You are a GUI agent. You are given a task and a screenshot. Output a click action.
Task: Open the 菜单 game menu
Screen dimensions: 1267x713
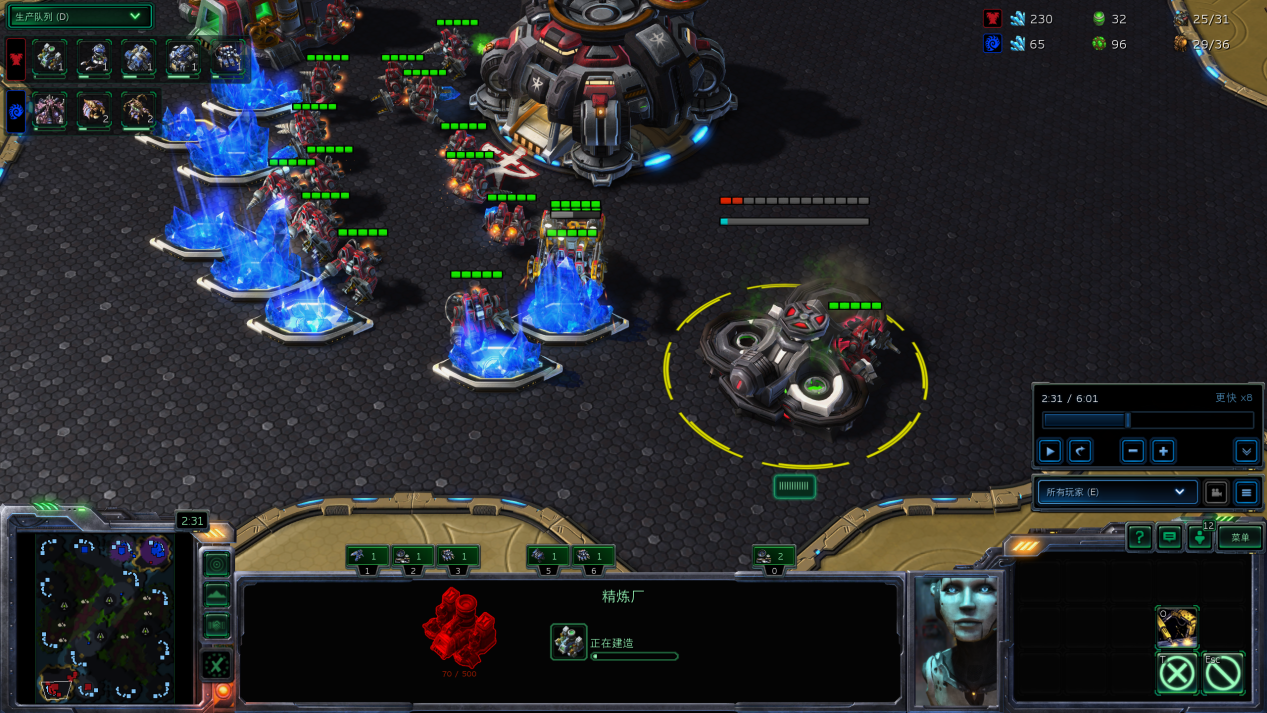(x=1240, y=538)
